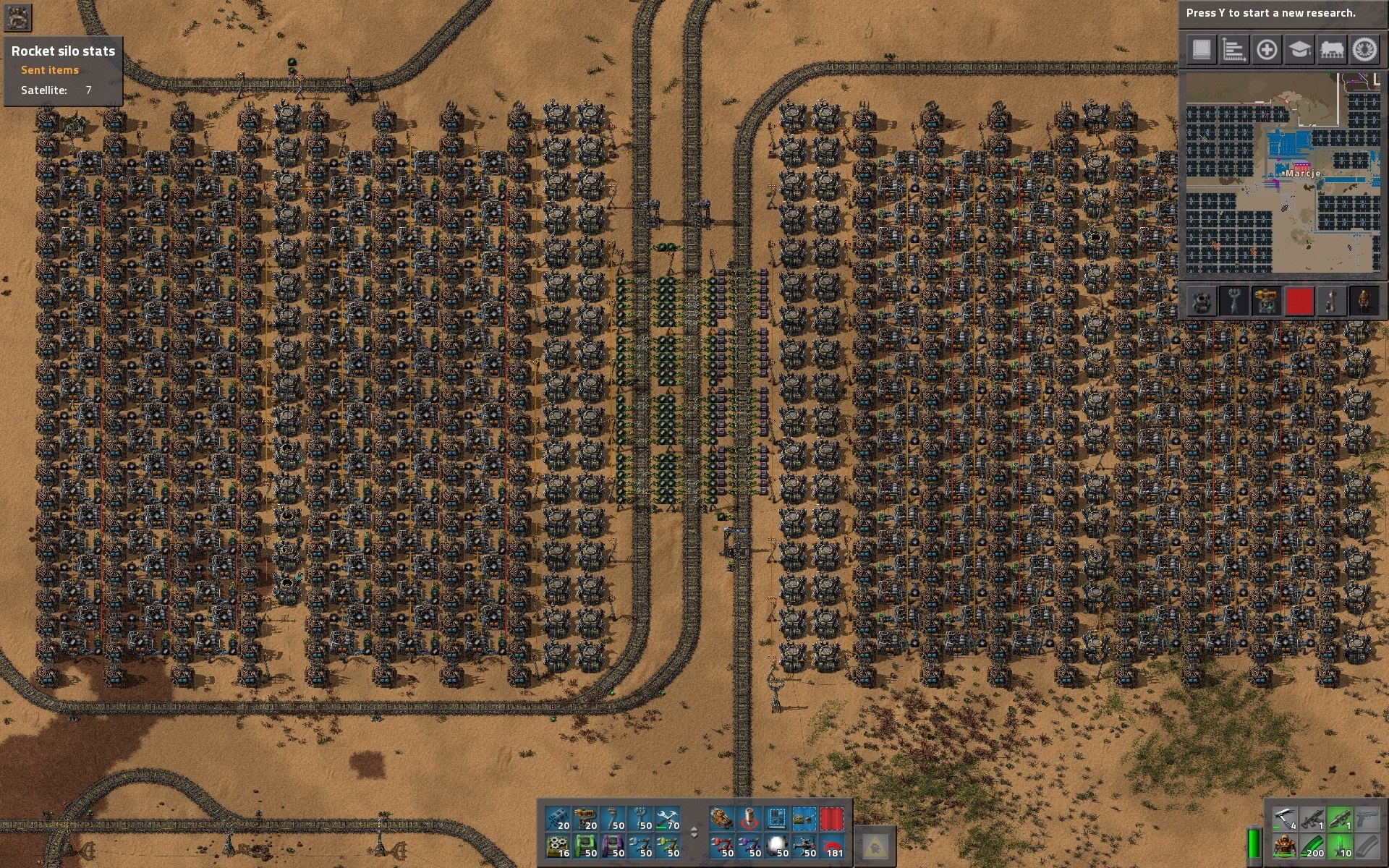
Task: Select the submachine gun weapon slot
Action: click(x=1312, y=820)
